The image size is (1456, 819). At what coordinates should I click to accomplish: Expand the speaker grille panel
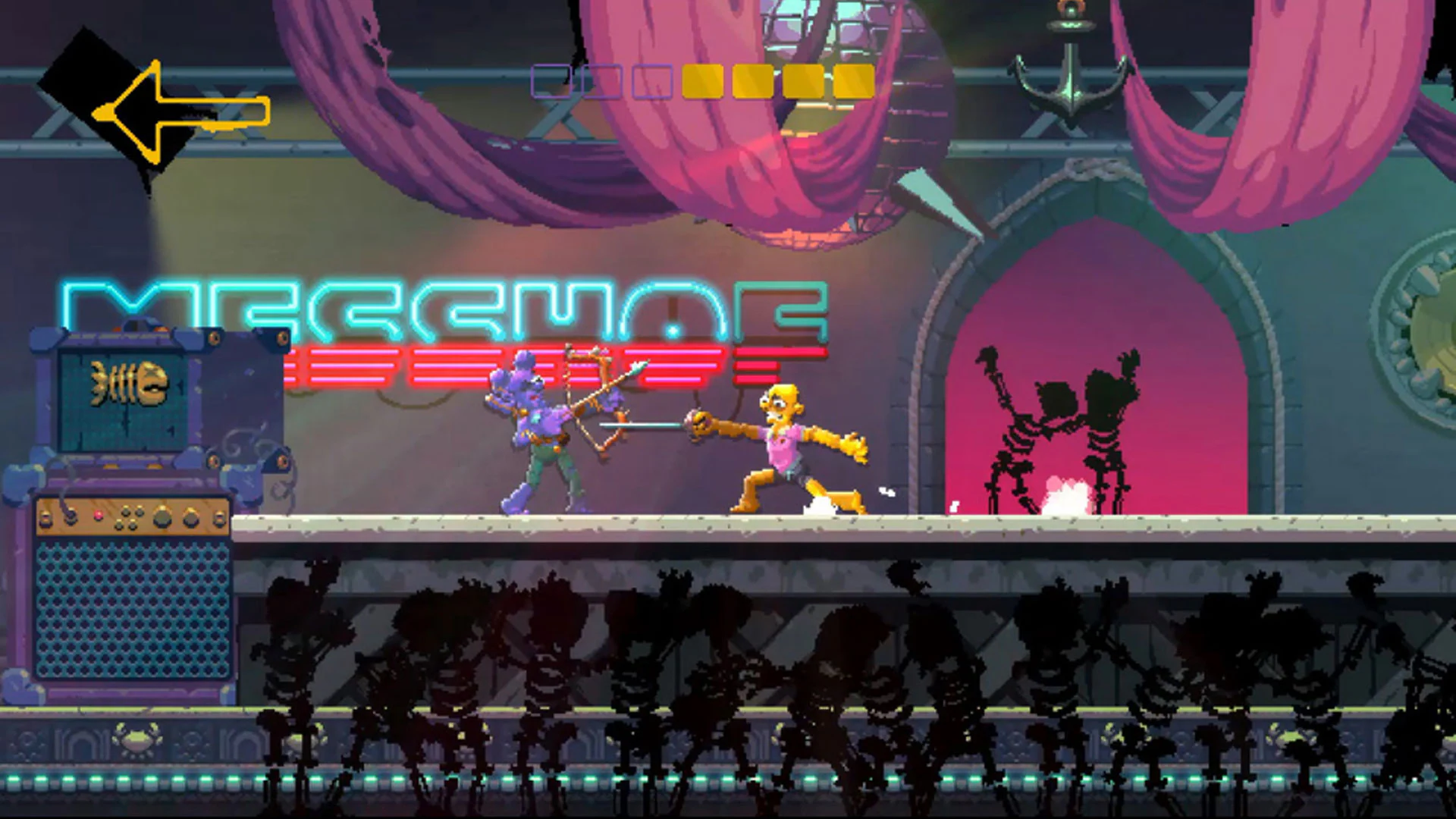(x=133, y=607)
